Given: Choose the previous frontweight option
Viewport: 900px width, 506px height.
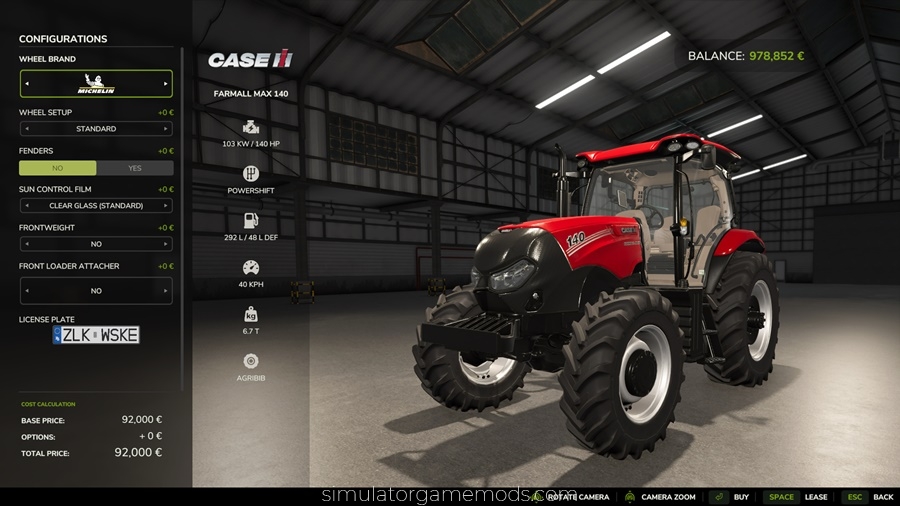Looking at the screenshot, I should pyautogui.click(x=27, y=244).
